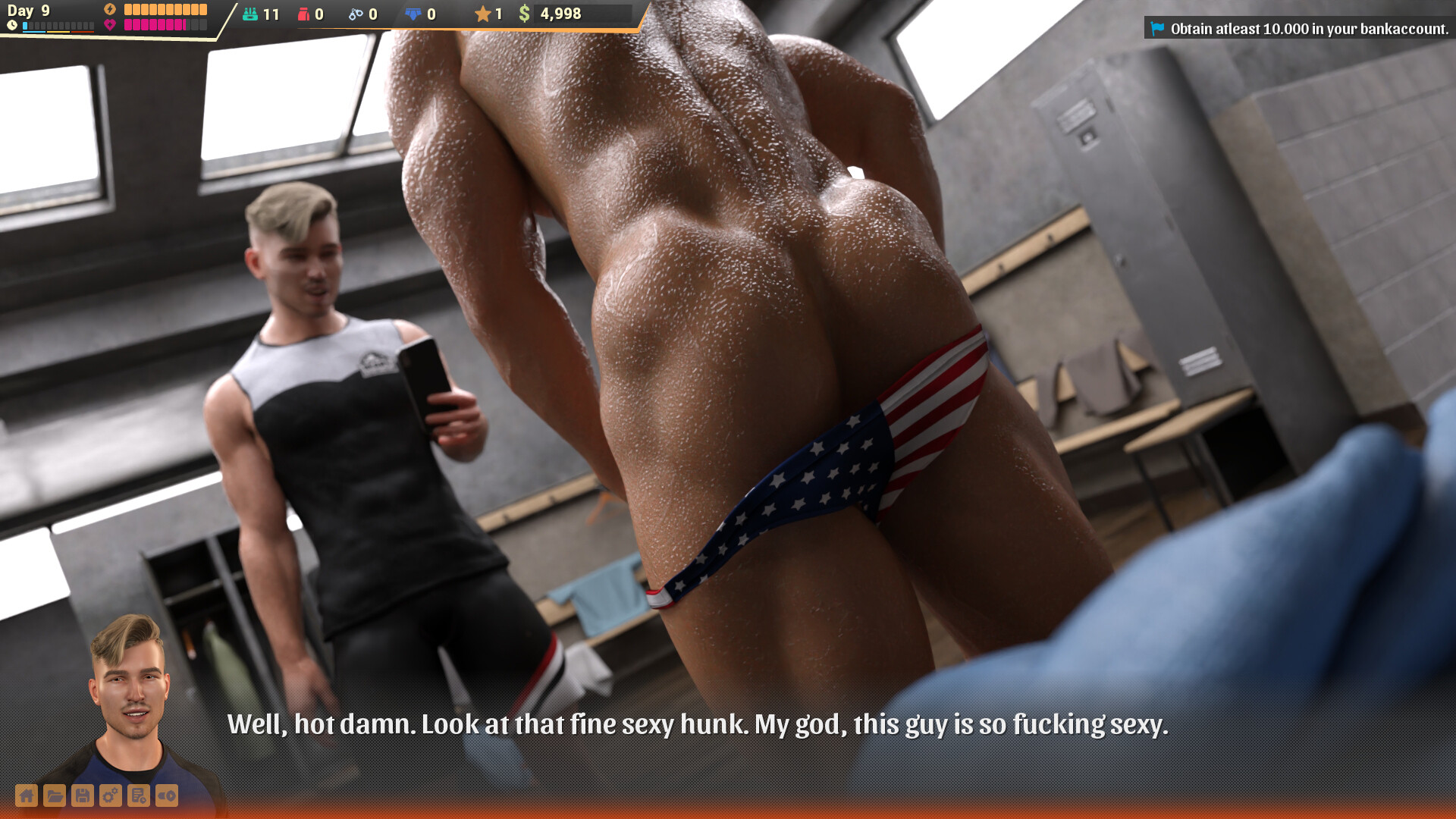Image resolution: width=1456 pixels, height=819 pixels.
Task: Click the bank account objective tracker
Action: tap(1299, 29)
